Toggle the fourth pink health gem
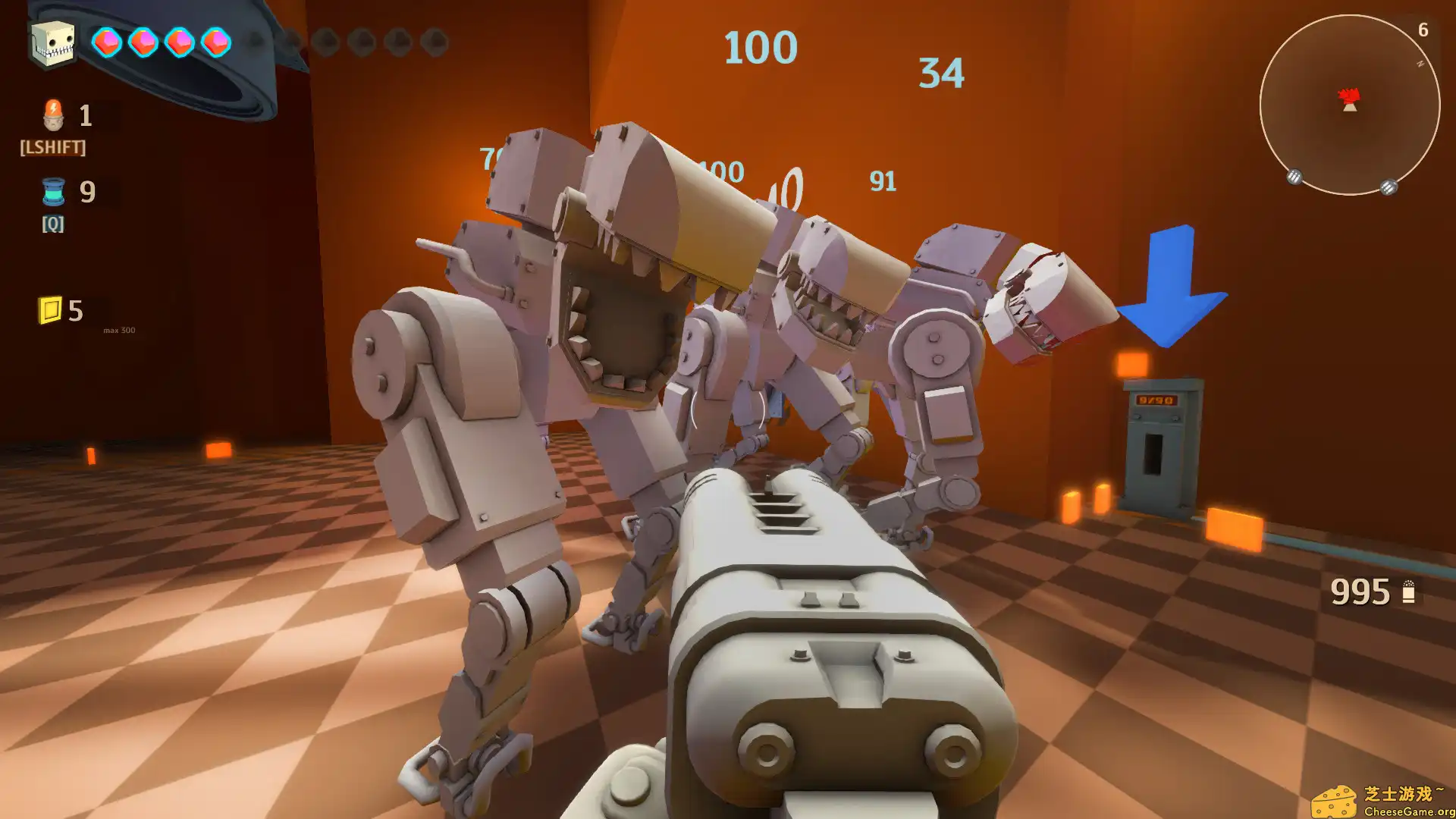The height and width of the screenshot is (819, 1456). pos(217,43)
